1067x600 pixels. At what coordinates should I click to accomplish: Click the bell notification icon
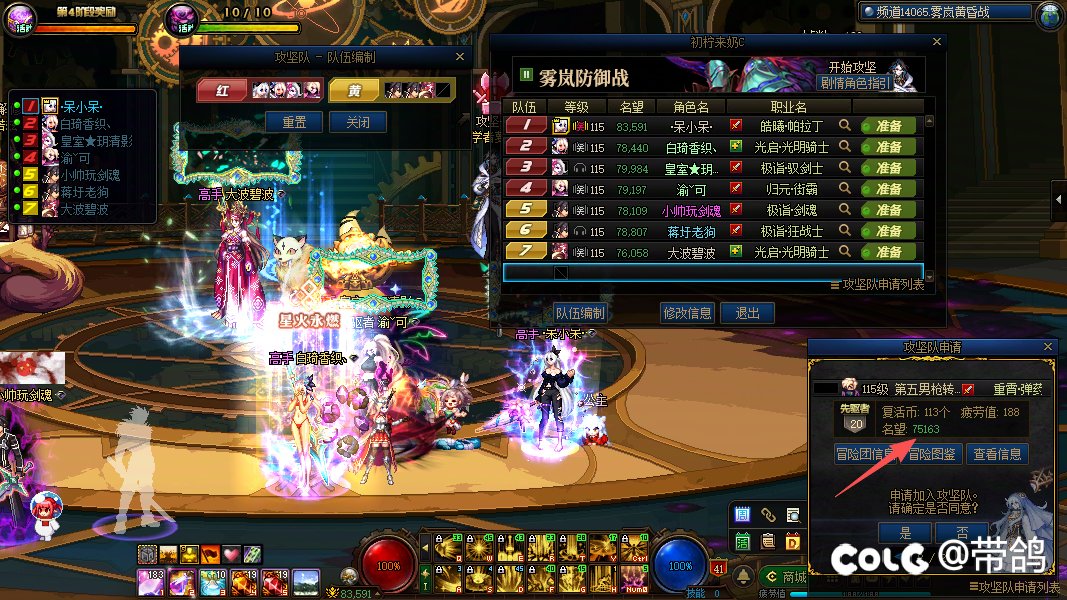coord(743,577)
